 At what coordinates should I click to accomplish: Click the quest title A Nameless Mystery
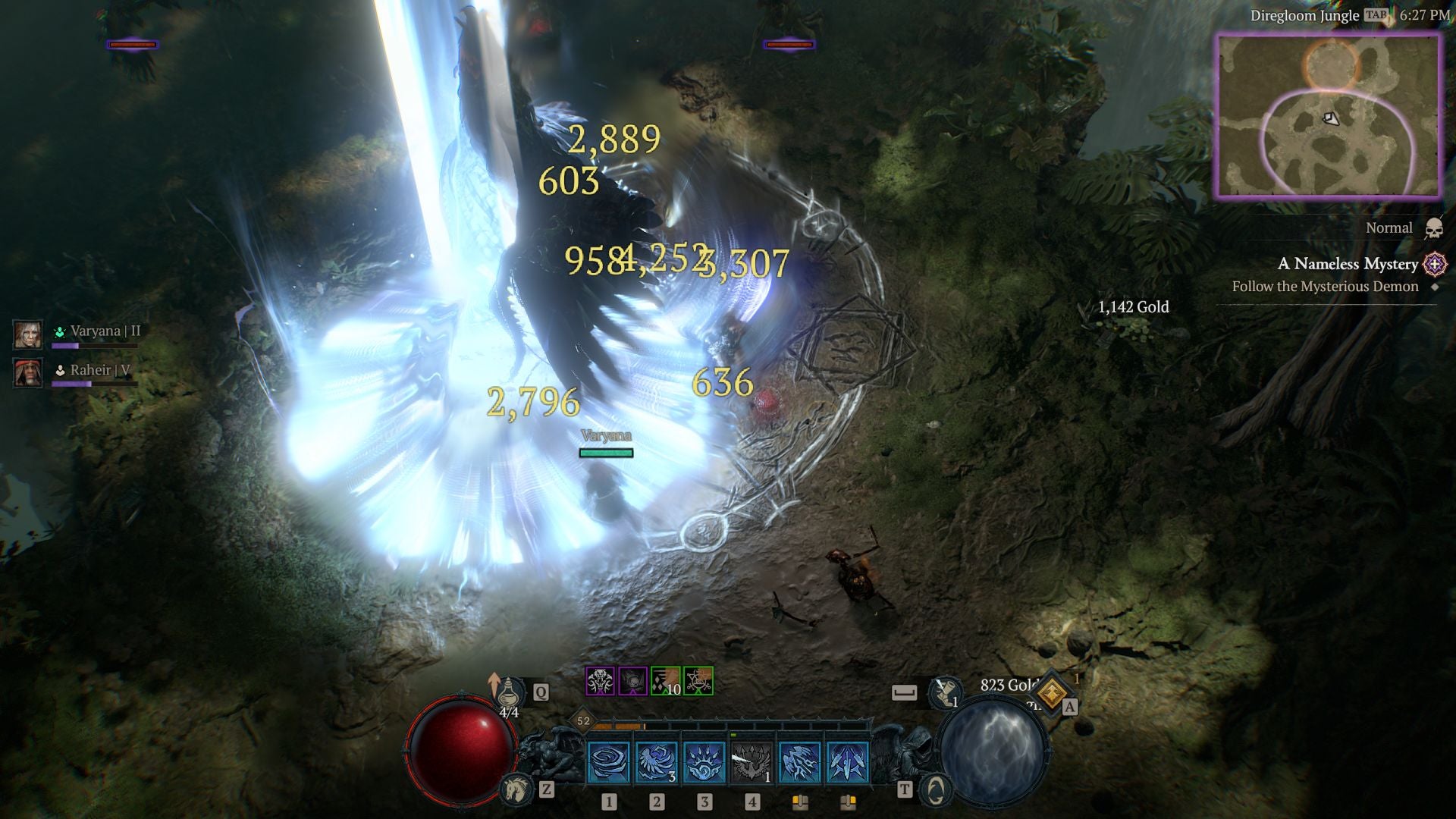[x=1348, y=264]
